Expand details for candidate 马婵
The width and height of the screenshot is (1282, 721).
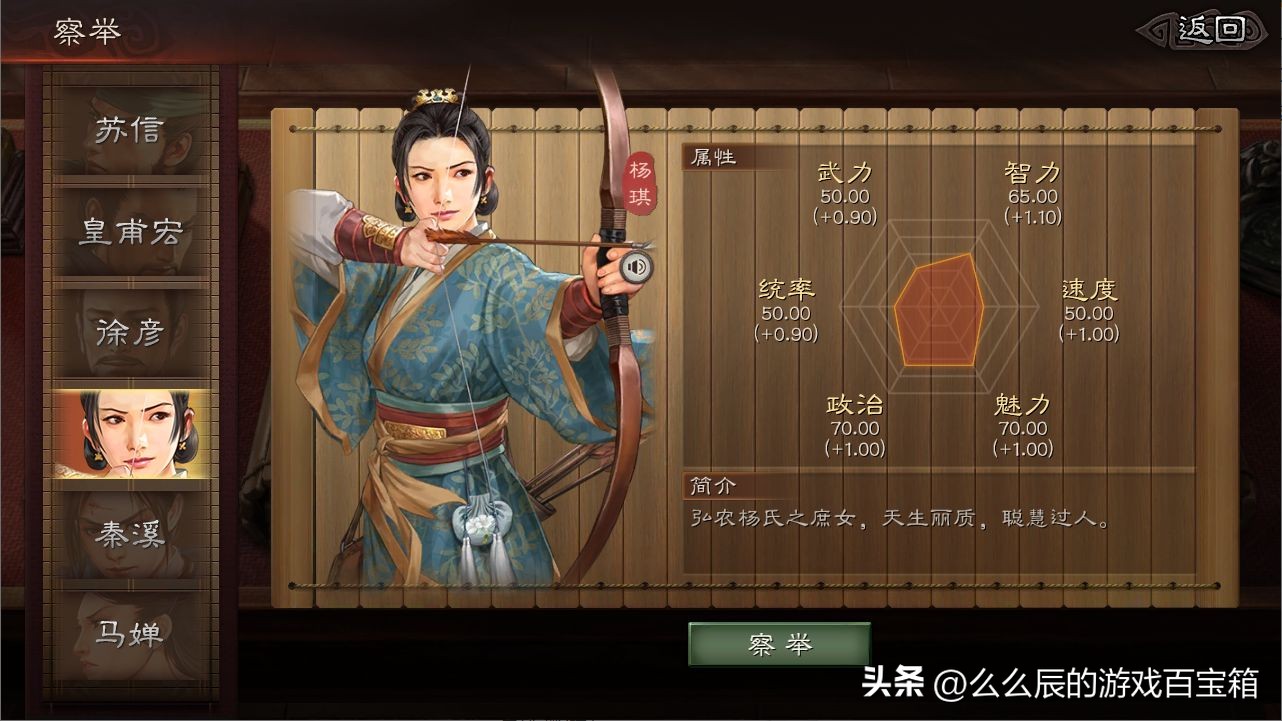pos(131,634)
